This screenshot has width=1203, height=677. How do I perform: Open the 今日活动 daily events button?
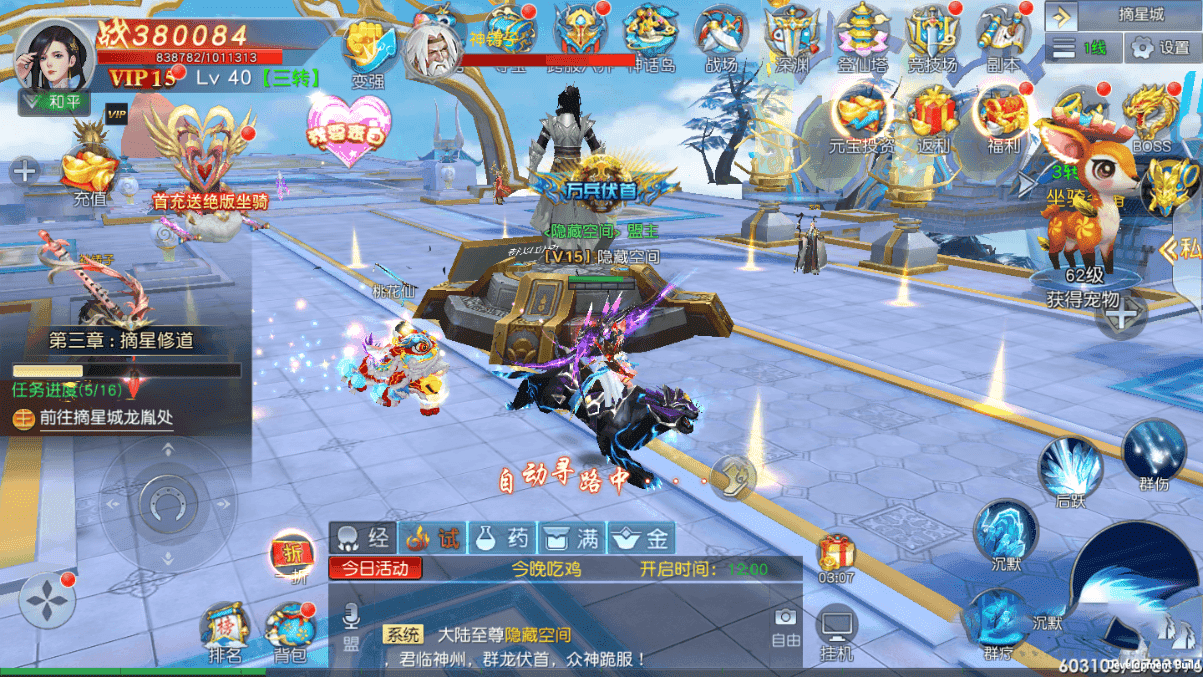pyautogui.click(x=375, y=569)
